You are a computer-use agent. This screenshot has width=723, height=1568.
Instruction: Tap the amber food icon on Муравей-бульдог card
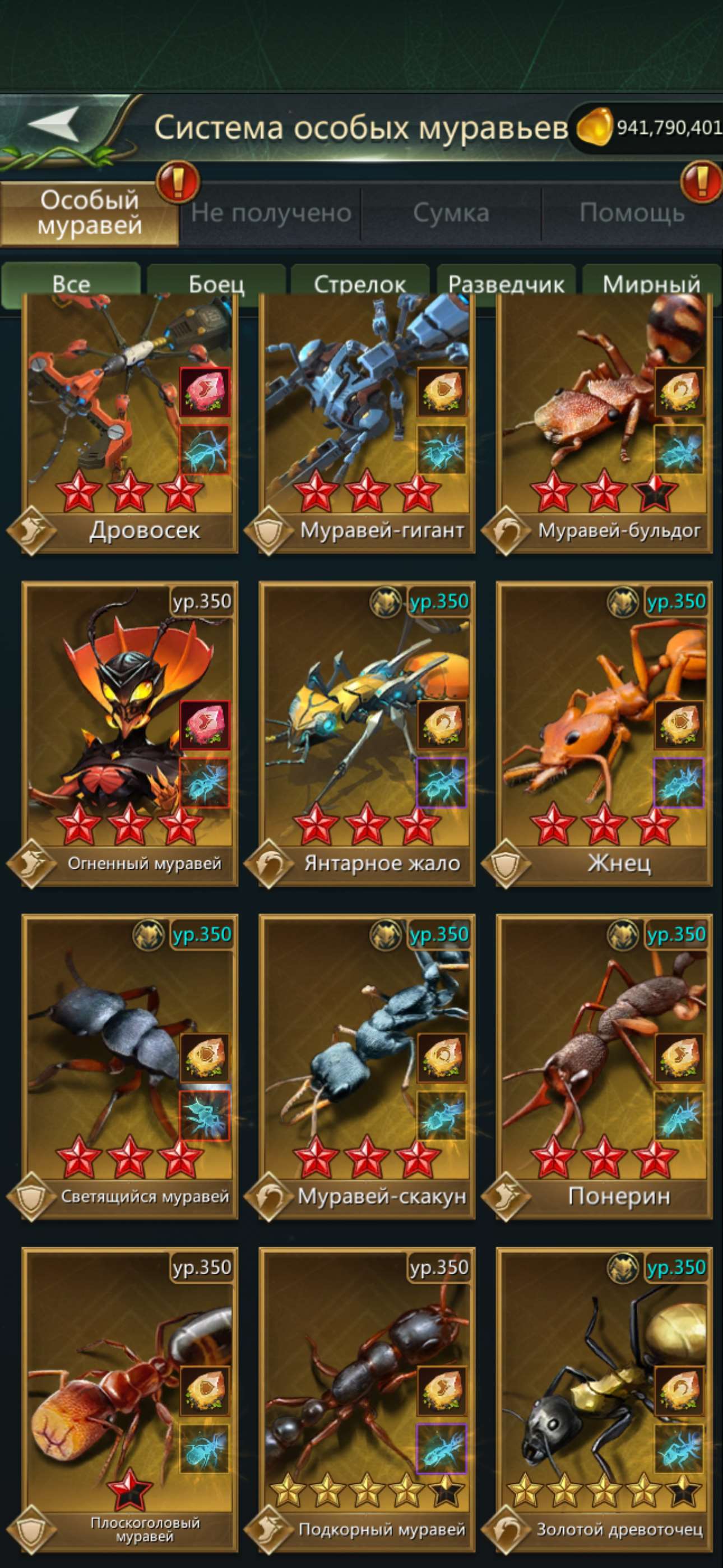[682, 391]
